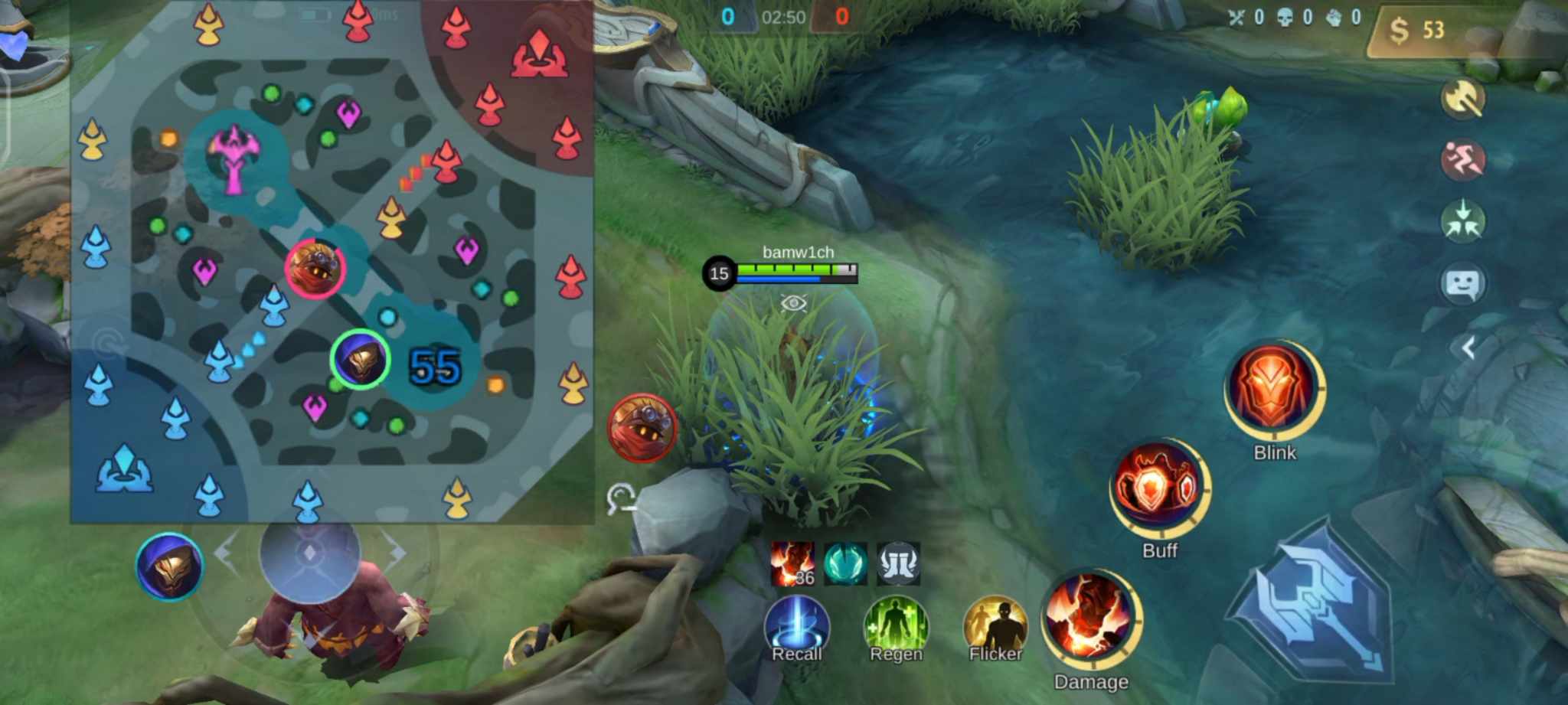Use the Buff skill icon

pos(1158,490)
